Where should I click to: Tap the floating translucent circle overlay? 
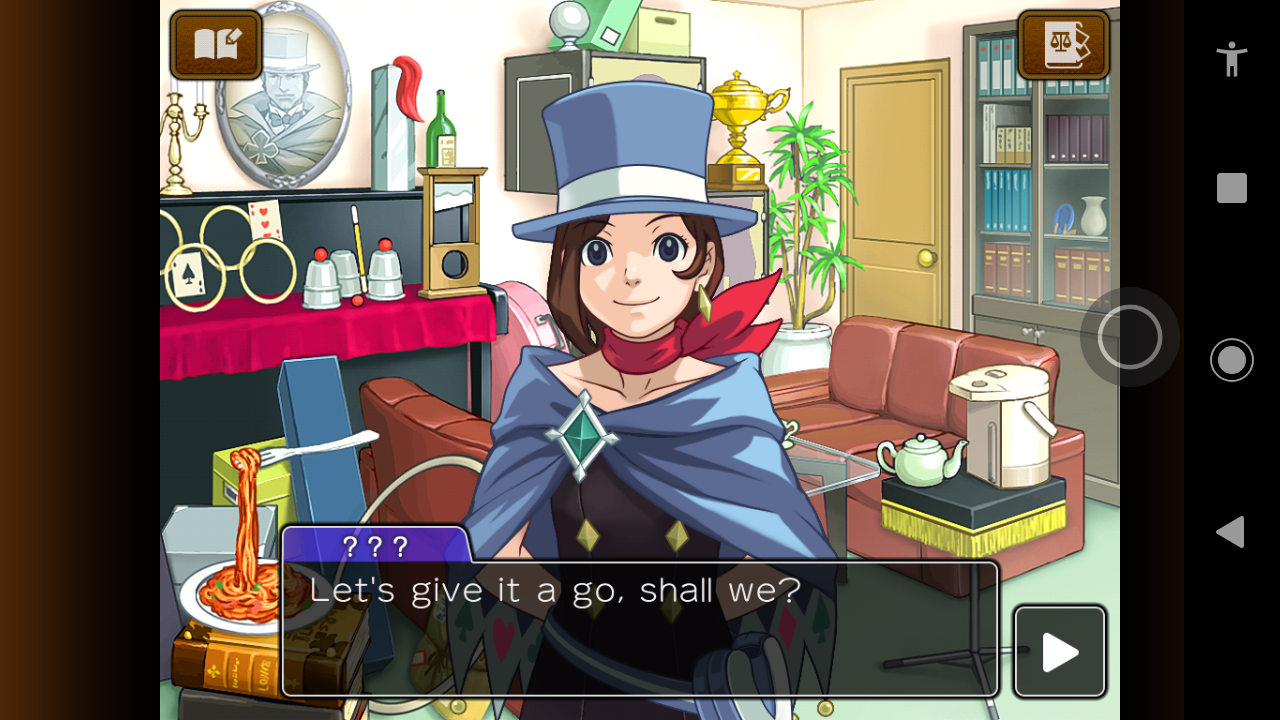tap(1130, 337)
